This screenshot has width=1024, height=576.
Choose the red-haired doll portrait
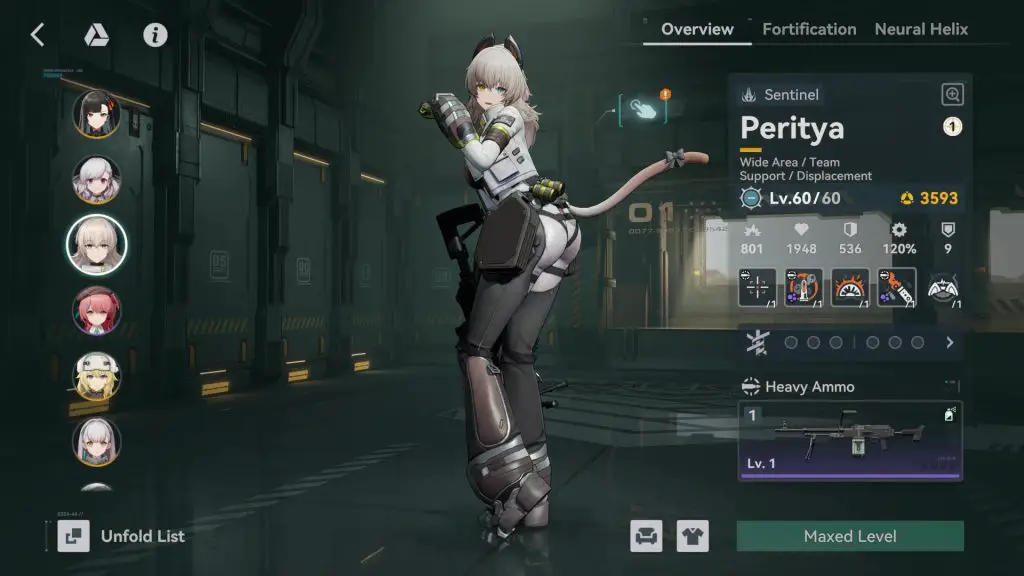[97, 311]
